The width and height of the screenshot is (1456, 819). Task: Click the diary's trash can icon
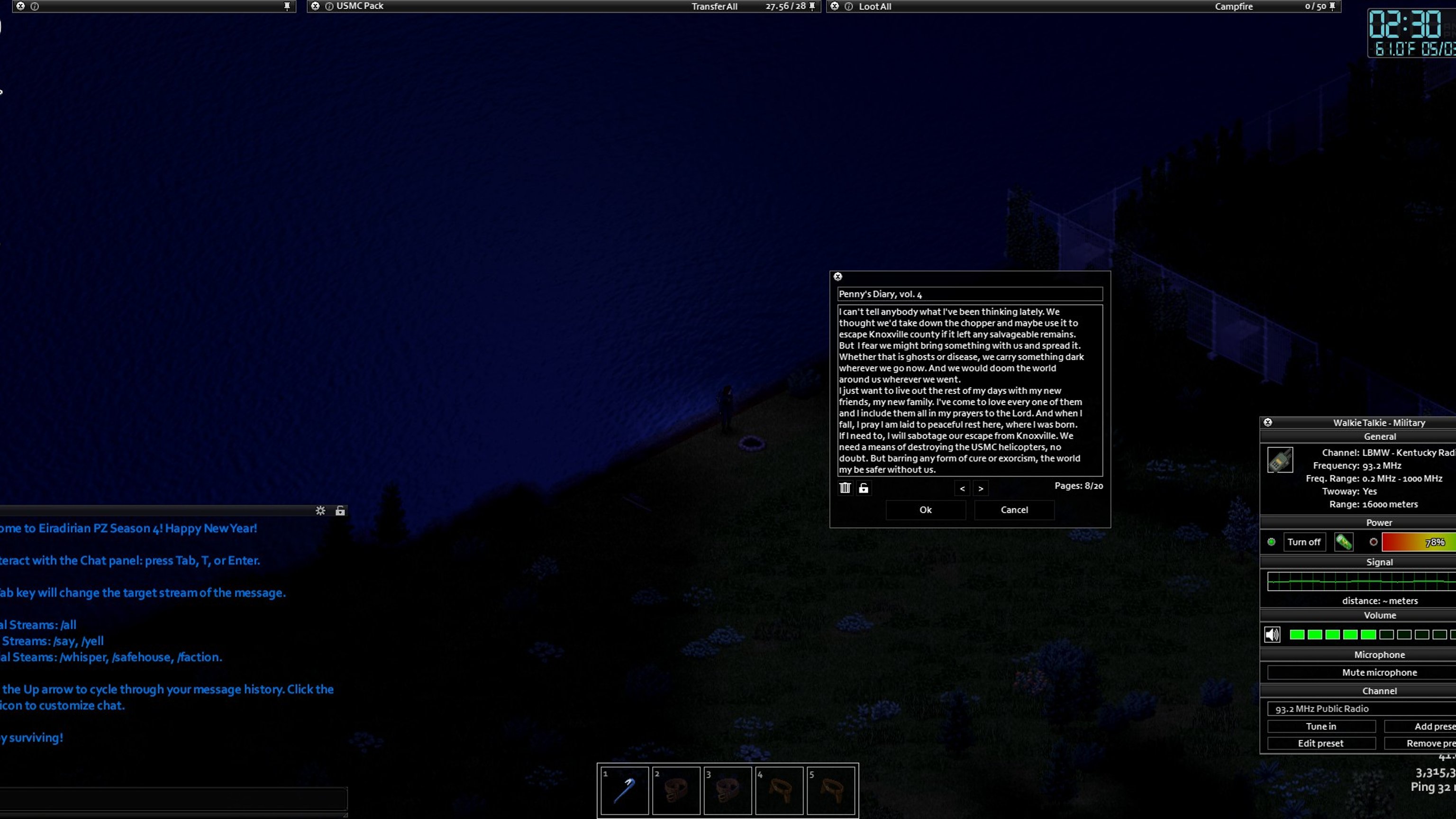845,488
